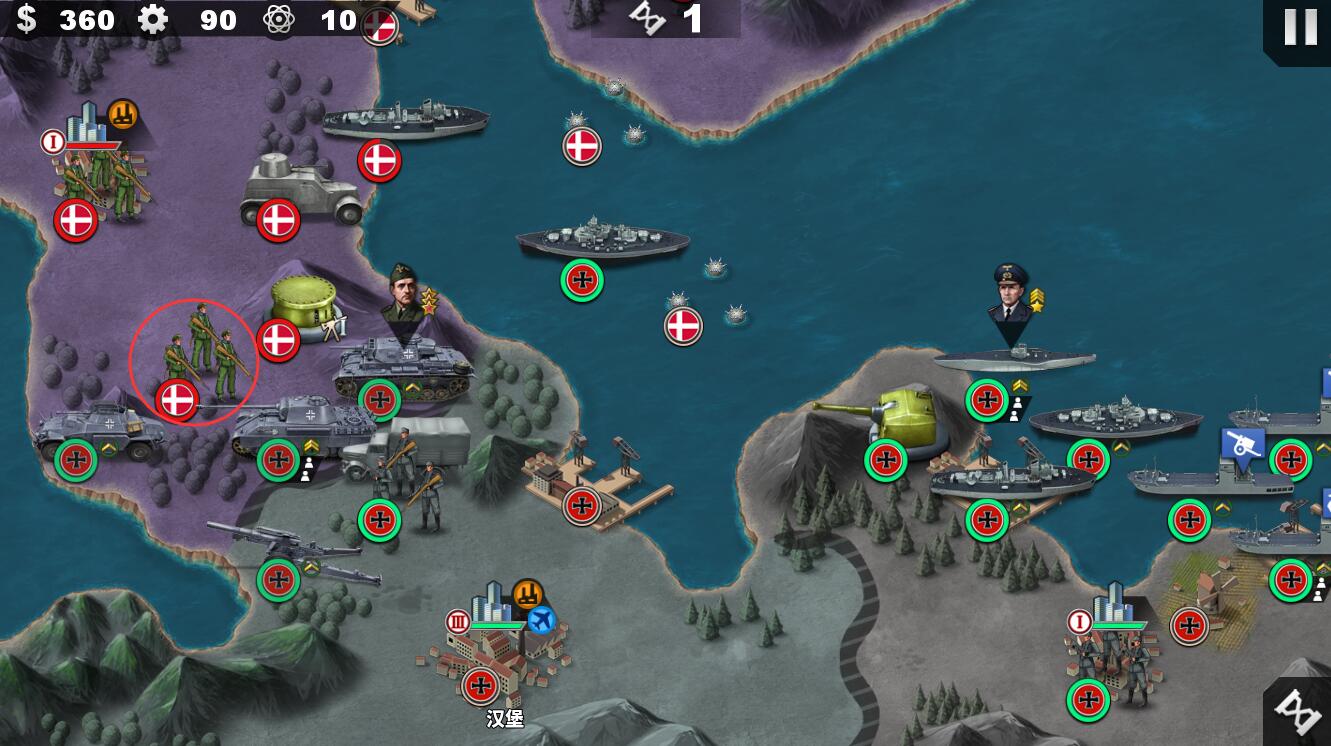Viewport: 1331px width, 746px height.
Task: End the turn with the hourglass button
Action: tap(1299, 710)
